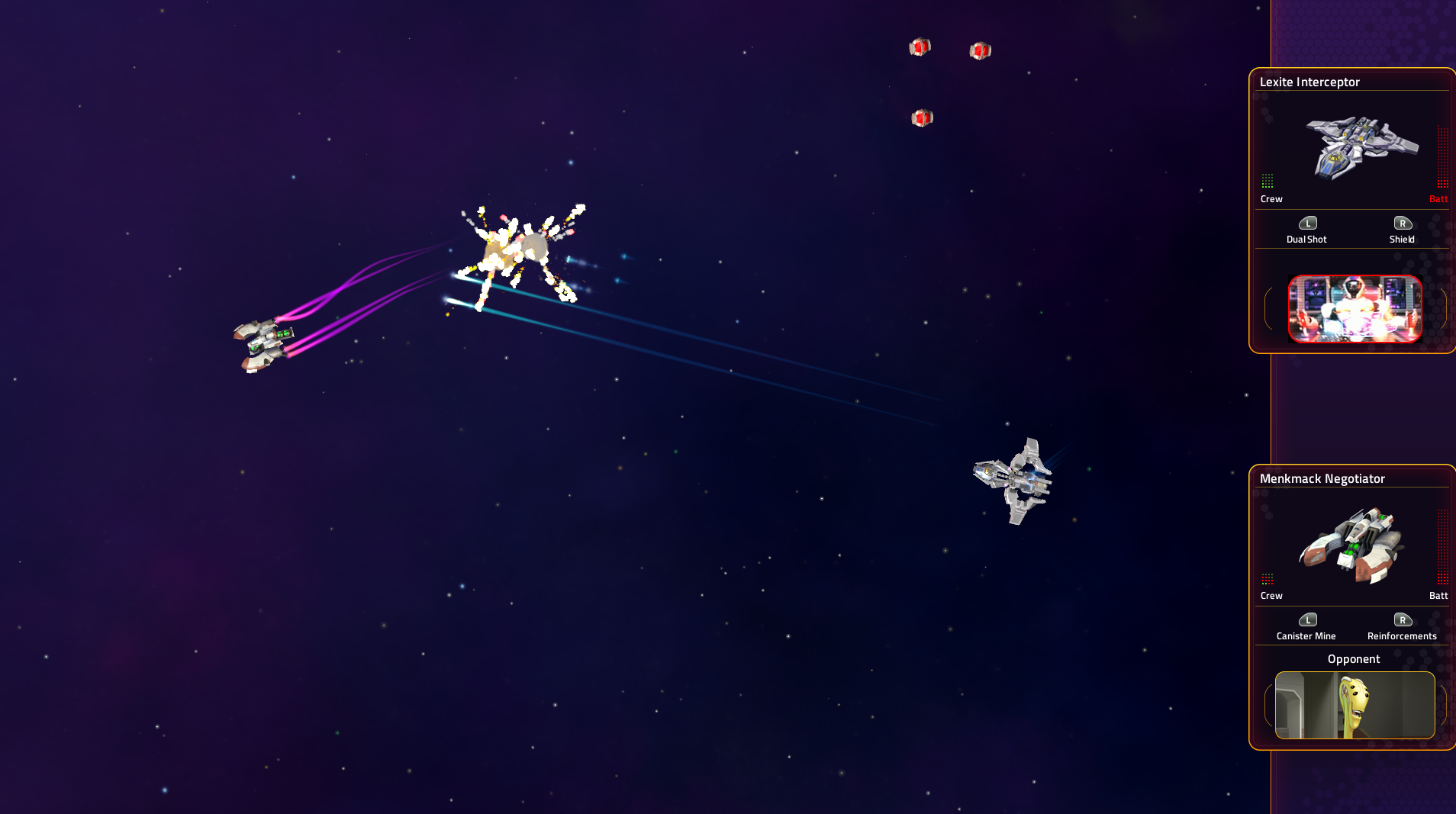Viewport: 1456px width, 814px height.
Task: Select the Menkmack Negotiator ship image
Action: pyautogui.click(x=1351, y=545)
